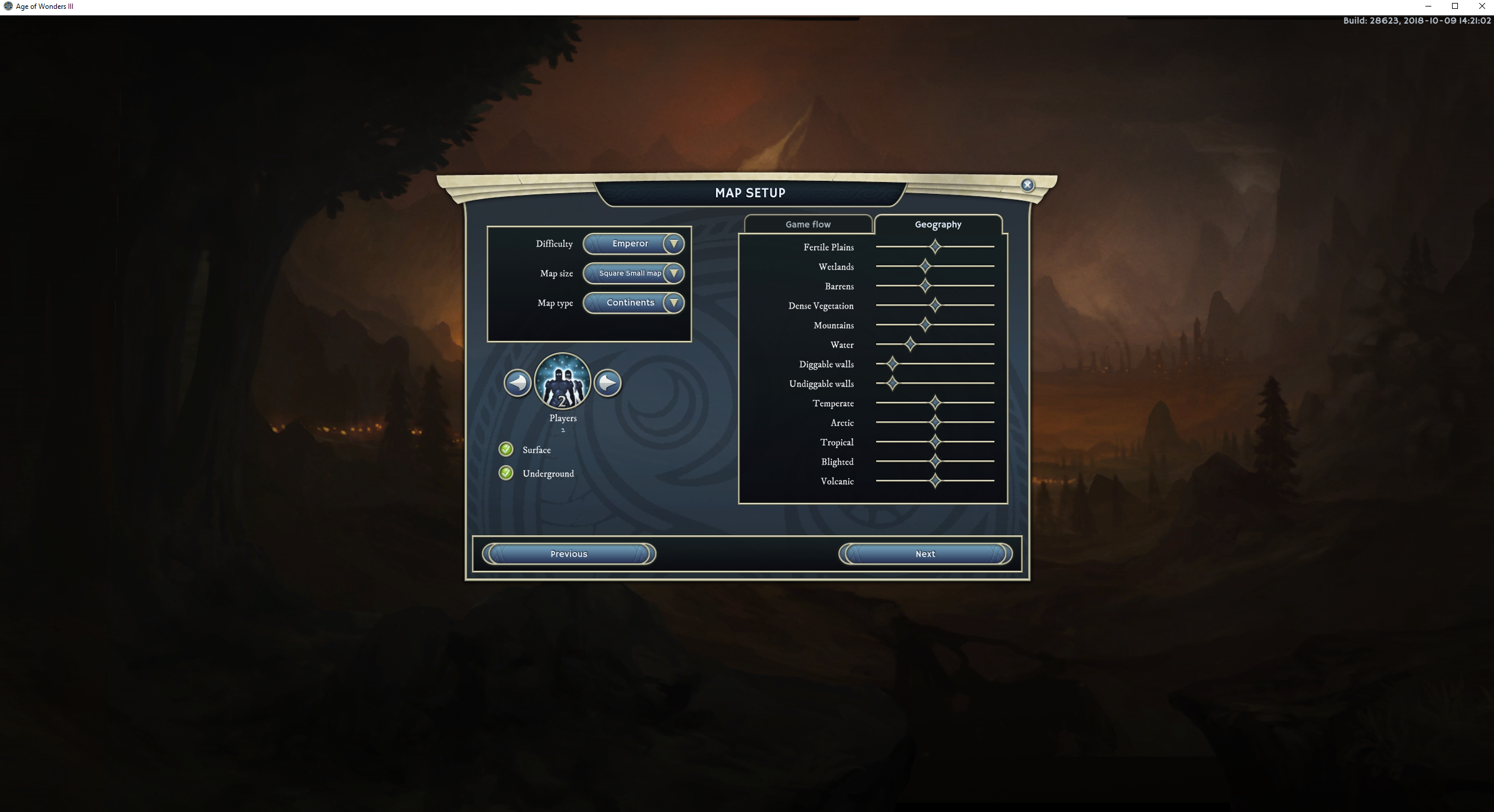This screenshot has height=812, width=1494.
Task: Decrease player count with left arrow
Action: tap(518, 383)
